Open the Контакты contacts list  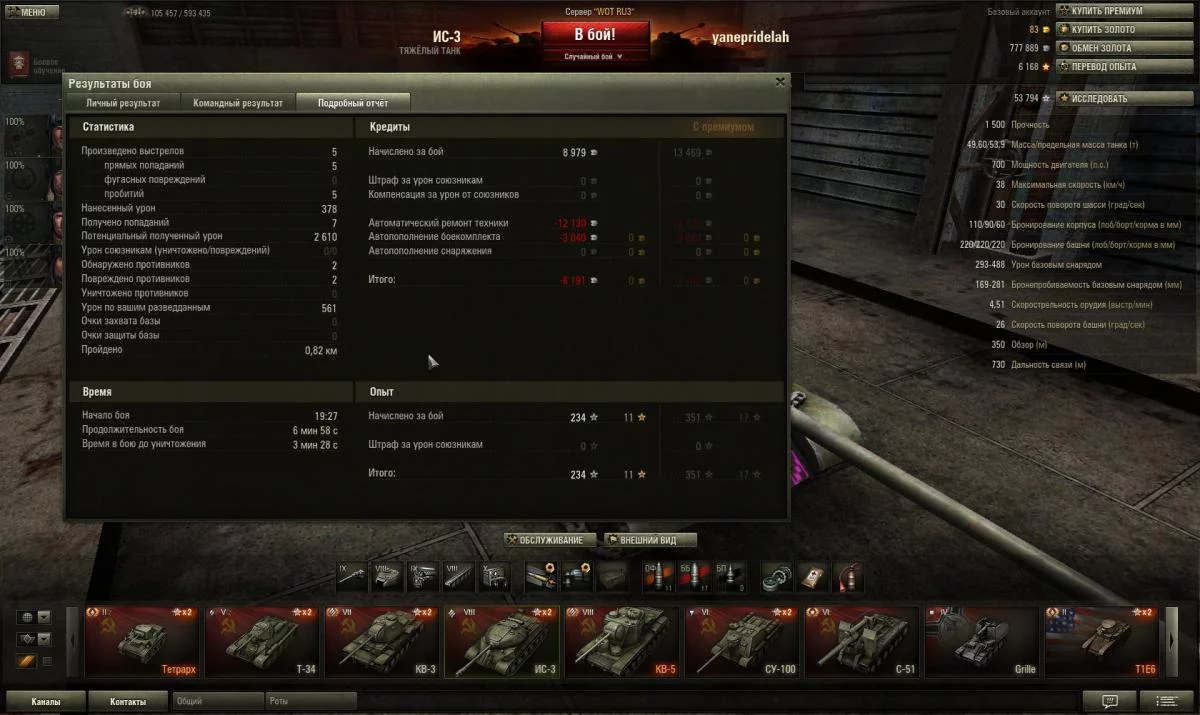click(x=127, y=701)
